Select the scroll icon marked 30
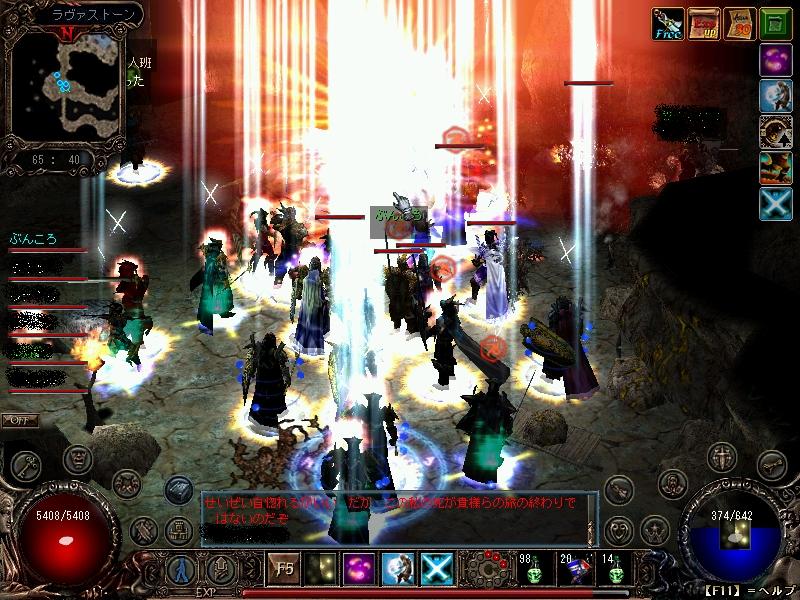Image resolution: width=800 pixels, height=600 pixels. point(738,24)
